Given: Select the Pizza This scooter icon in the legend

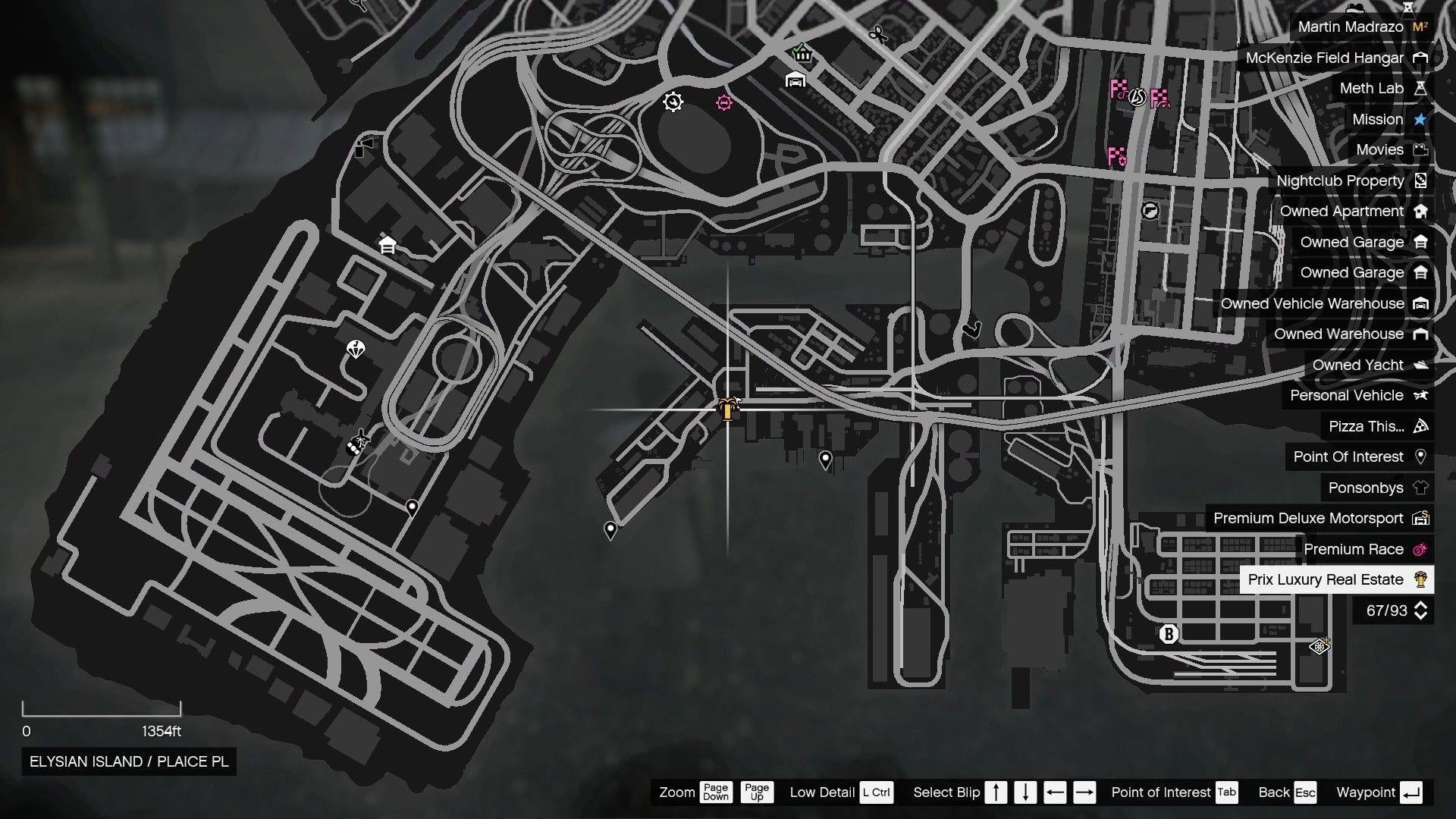Looking at the screenshot, I should pyautogui.click(x=1420, y=426).
